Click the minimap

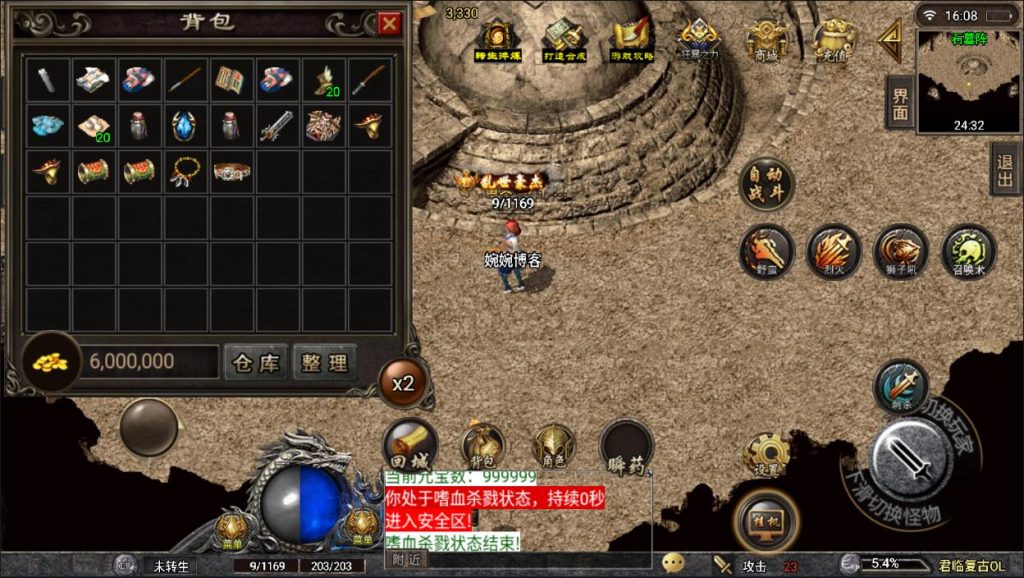pos(968,80)
